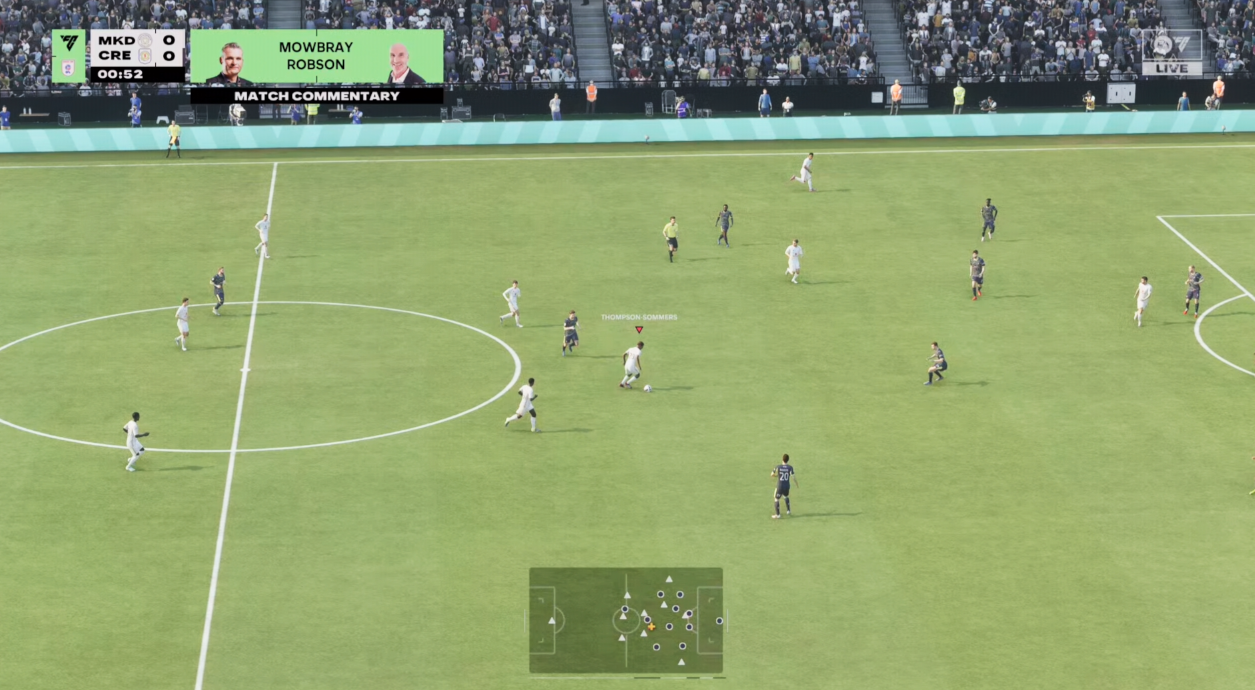1255x690 pixels.
Task: Select the Match Commentary banner
Action: click(x=317, y=96)
